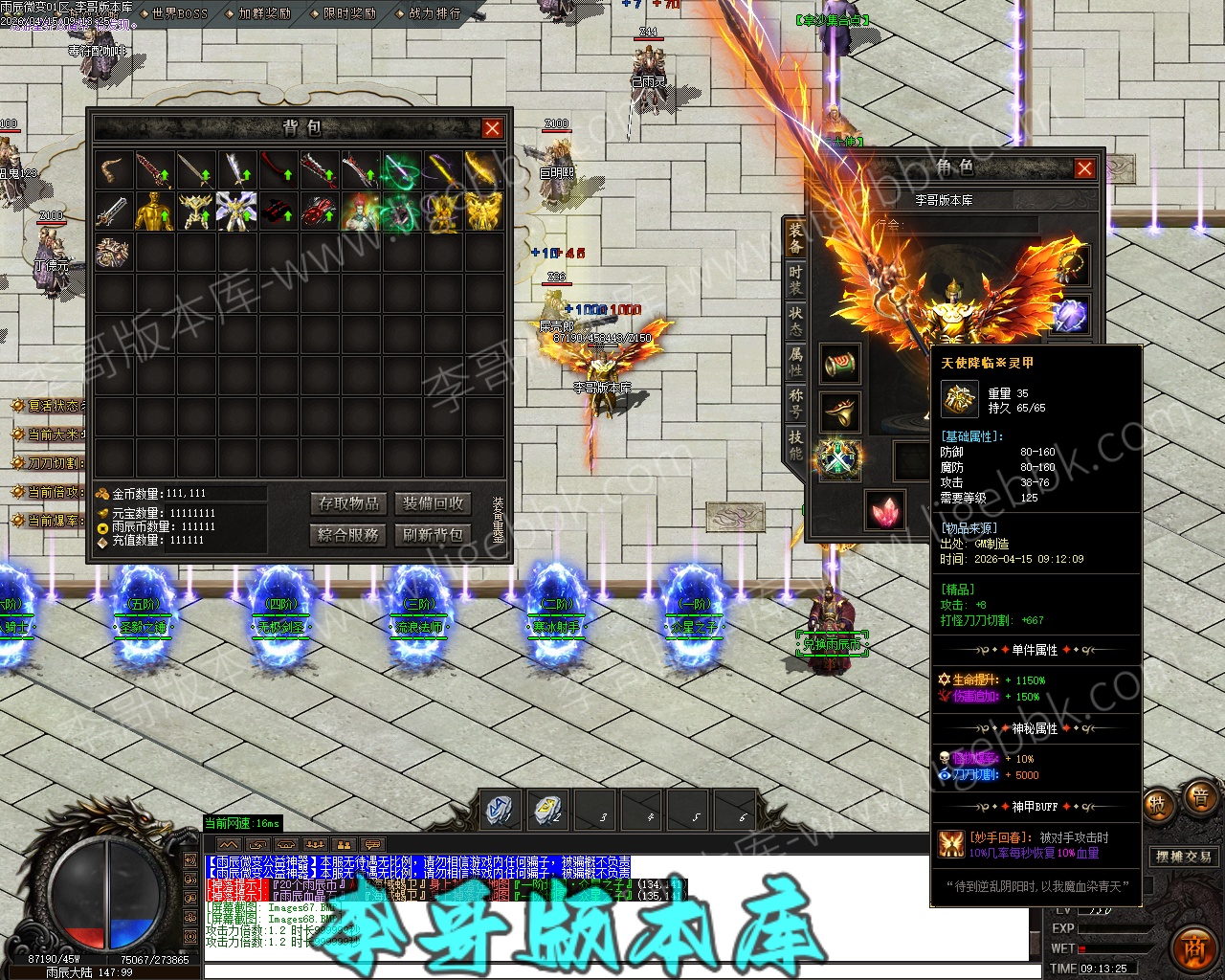Select the pink crystal equipment slot
The image size is (1225, 980).
(885, 509)
